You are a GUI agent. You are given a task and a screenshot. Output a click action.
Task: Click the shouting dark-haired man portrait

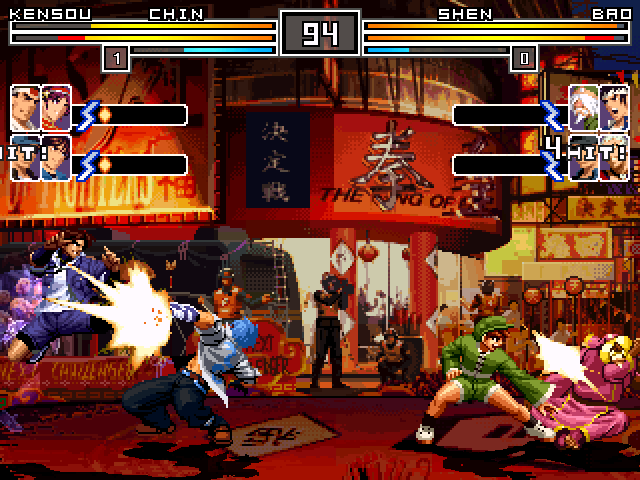pos(613,104)
